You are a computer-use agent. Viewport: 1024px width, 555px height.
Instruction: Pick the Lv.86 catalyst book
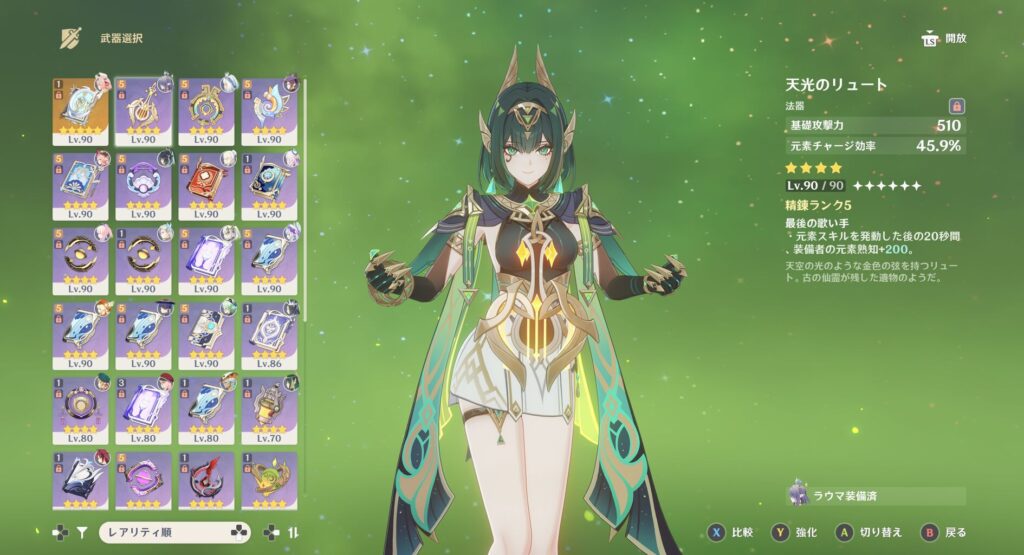269,334
